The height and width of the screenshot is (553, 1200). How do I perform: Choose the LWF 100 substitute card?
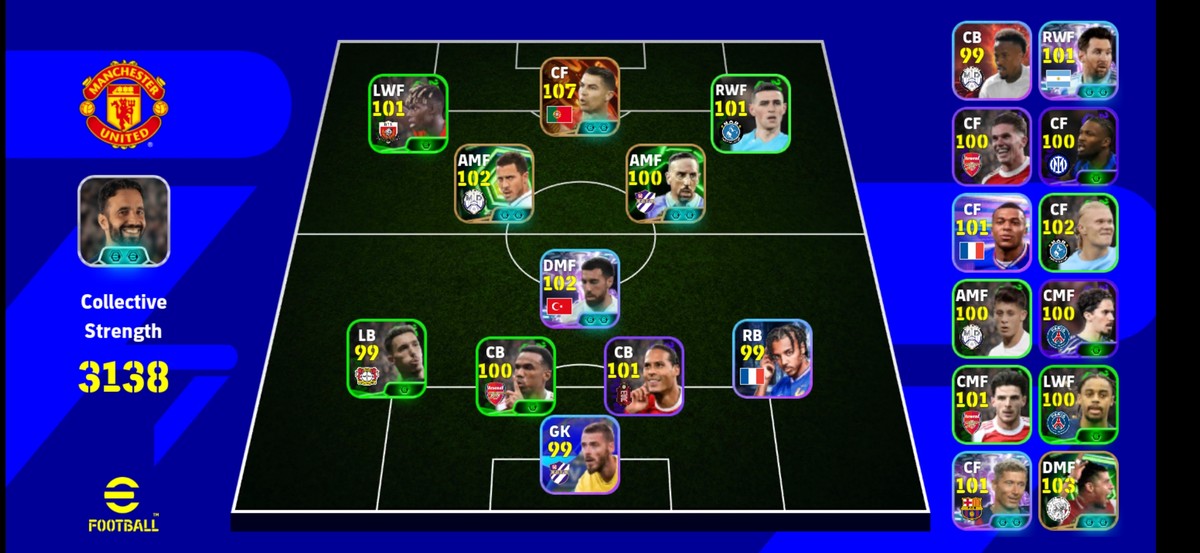[1077, 404]
